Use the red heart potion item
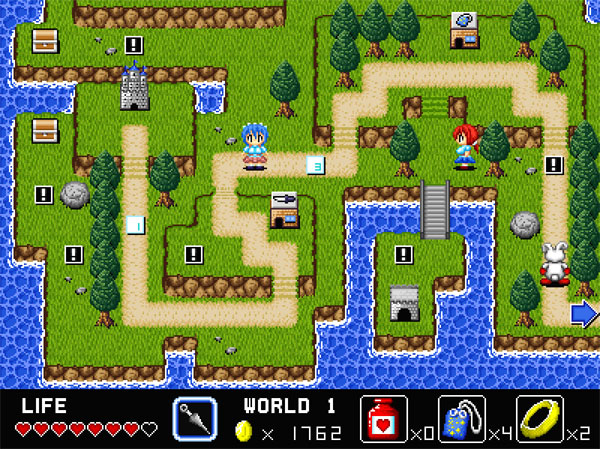600x449 pixels. tap(385, 419)
